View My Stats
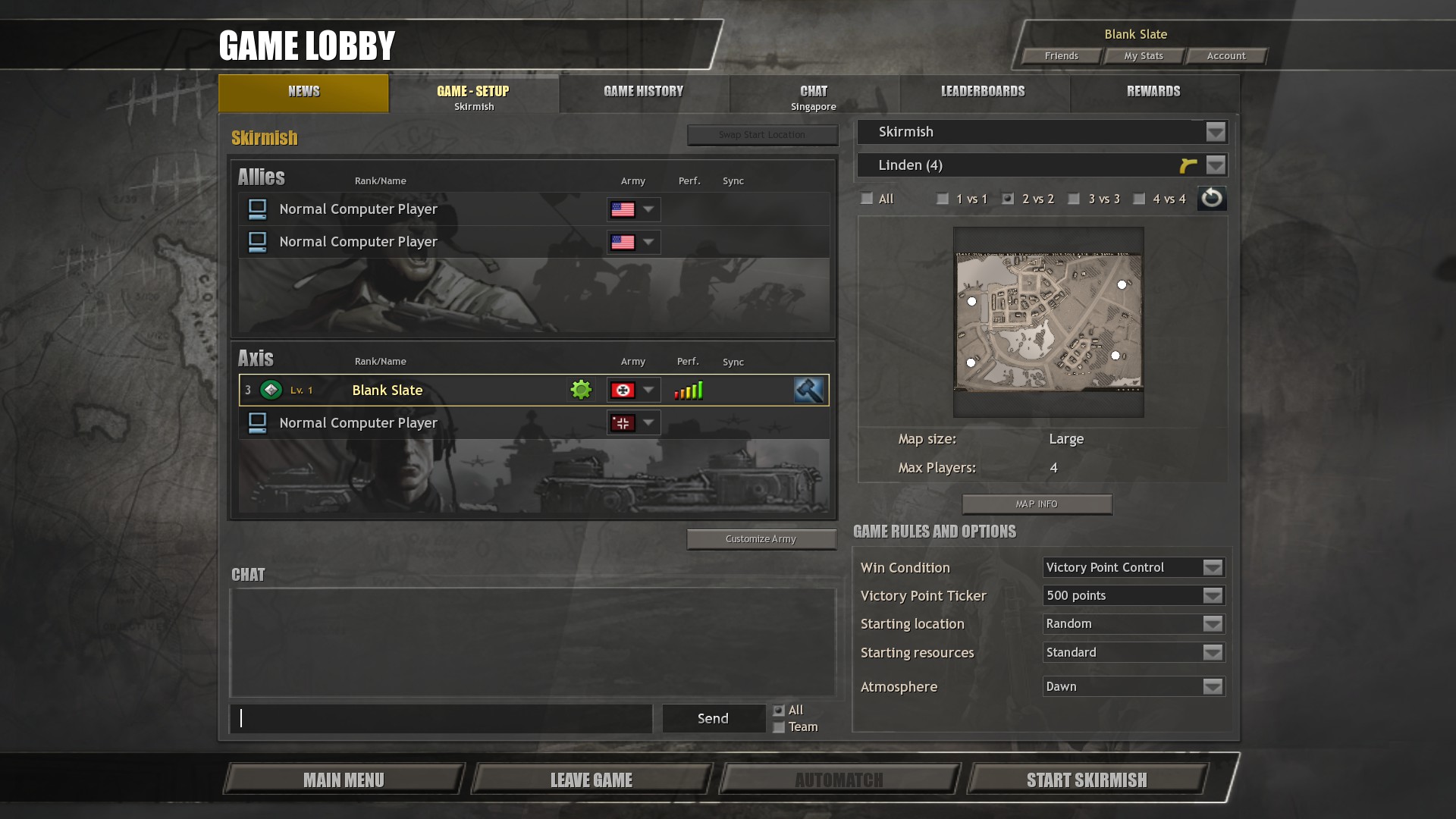This screenshot has width=1456, height=819. [1143, 56]
